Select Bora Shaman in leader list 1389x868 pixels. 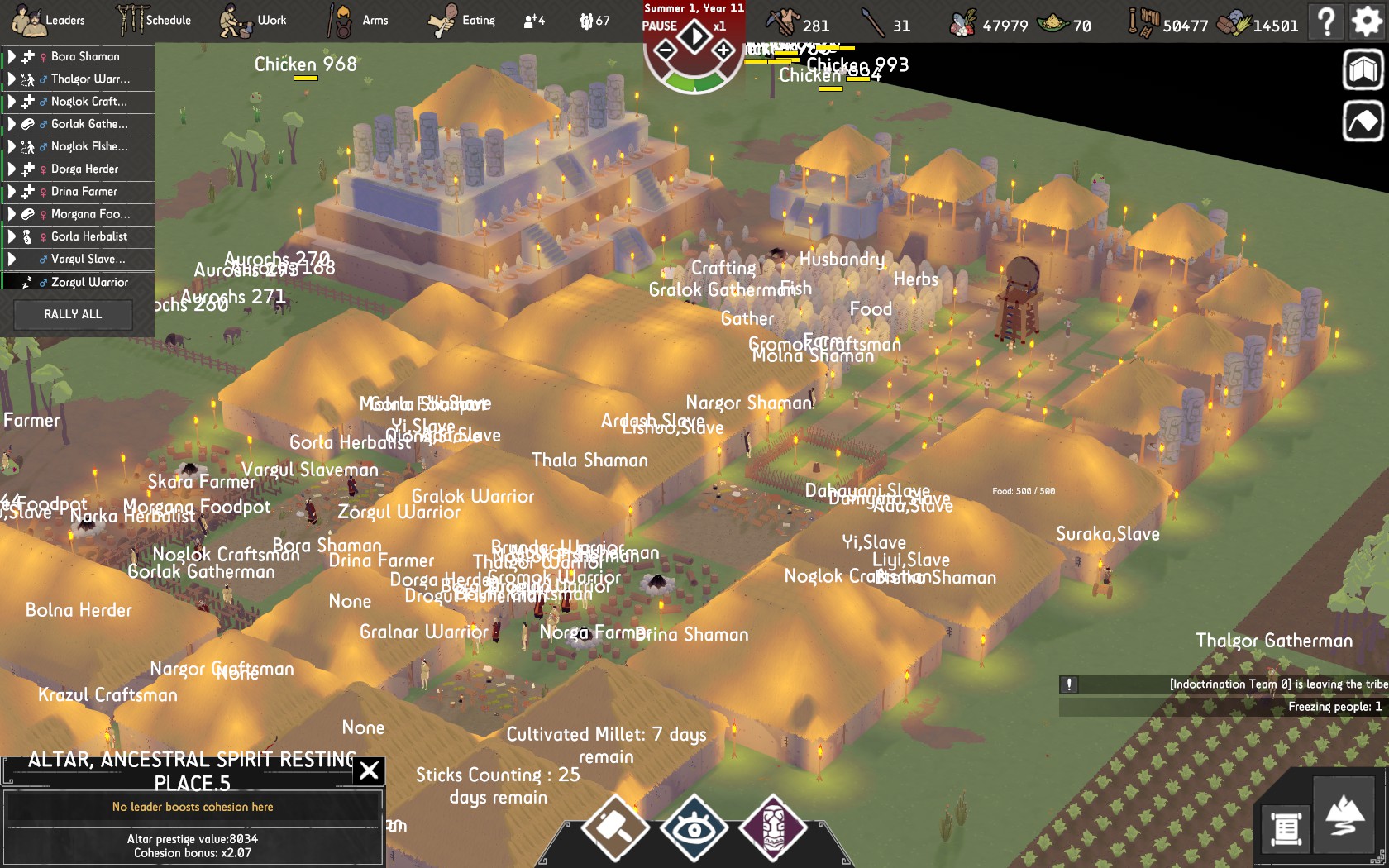(85, 56)
